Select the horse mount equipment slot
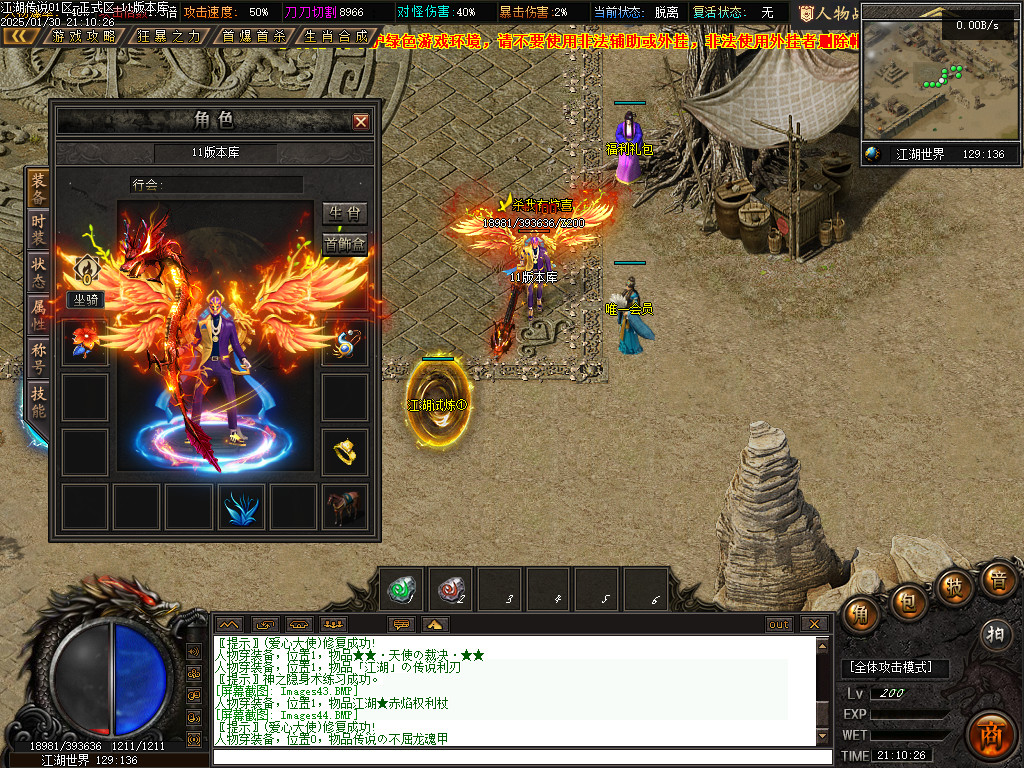 (x=345, y=507)
